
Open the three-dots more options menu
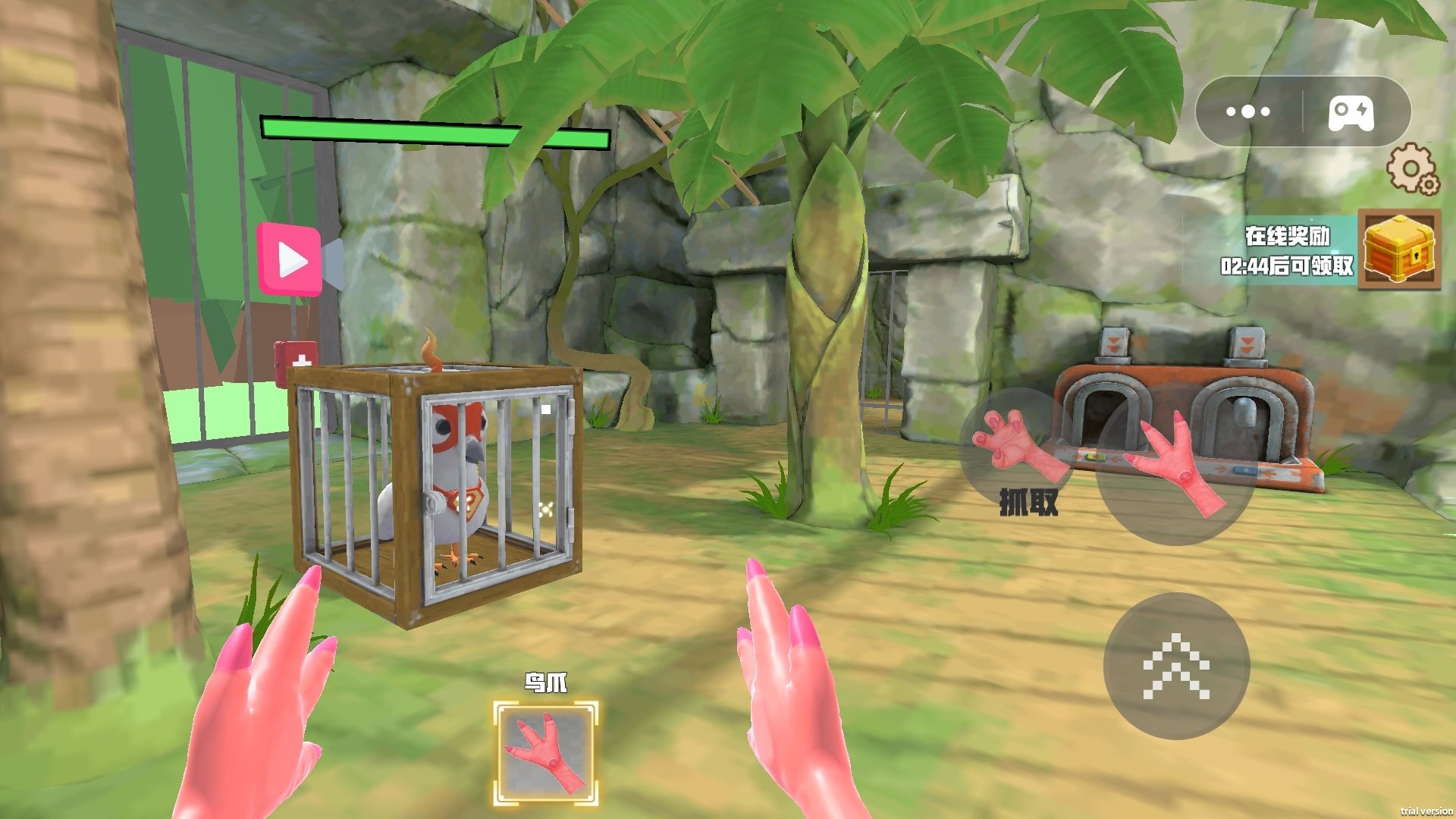tap(1247, 112)
